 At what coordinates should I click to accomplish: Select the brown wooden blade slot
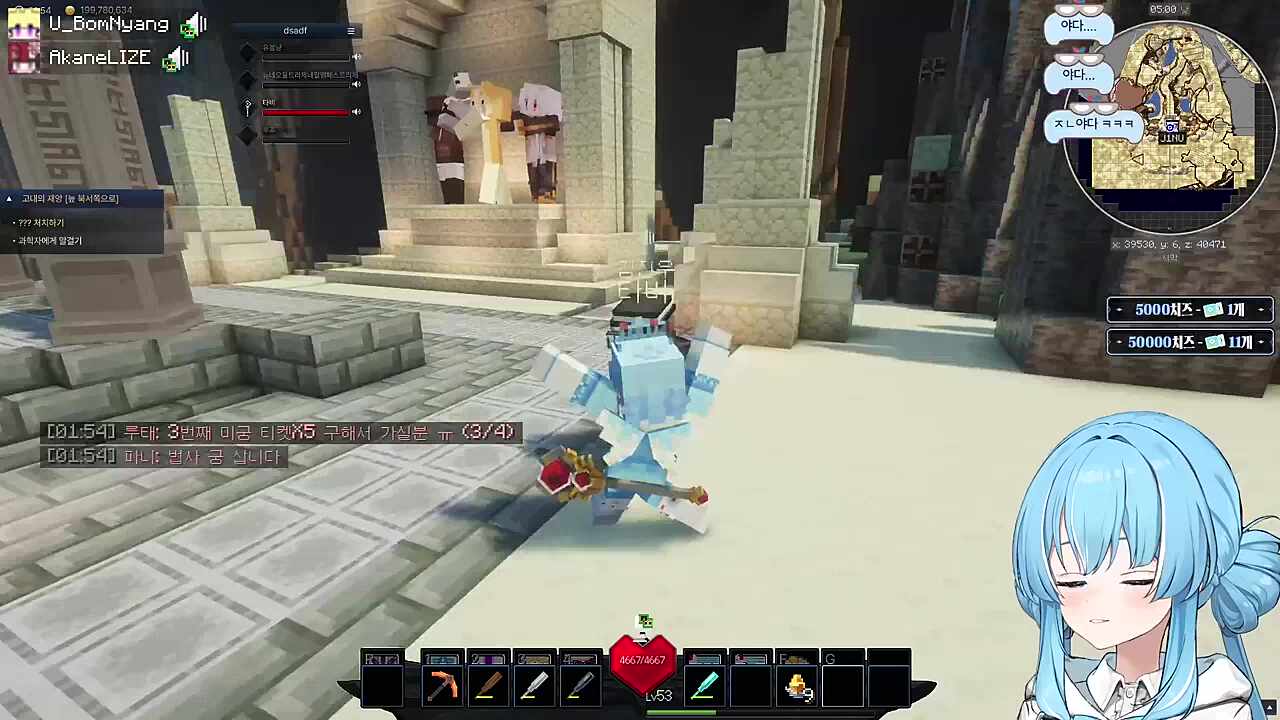[x=488, y=686]
